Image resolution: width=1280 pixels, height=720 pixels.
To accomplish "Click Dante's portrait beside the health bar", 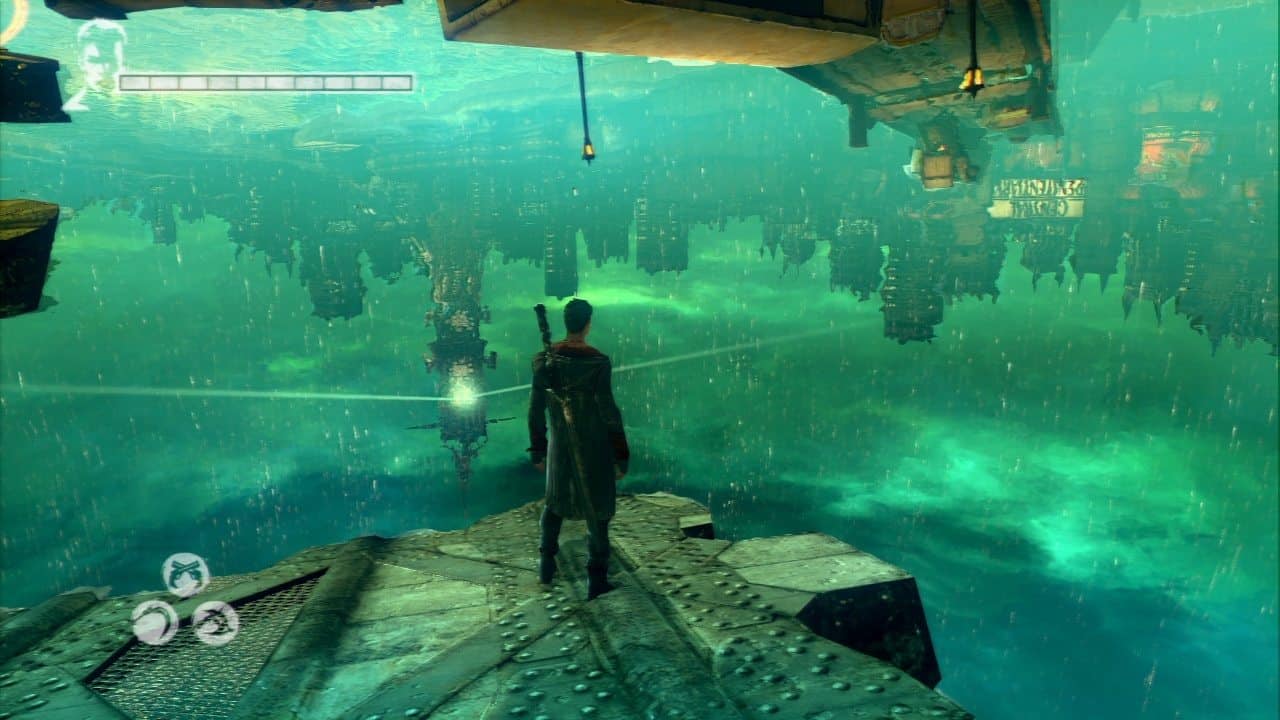I will click(x=101, y=58).
